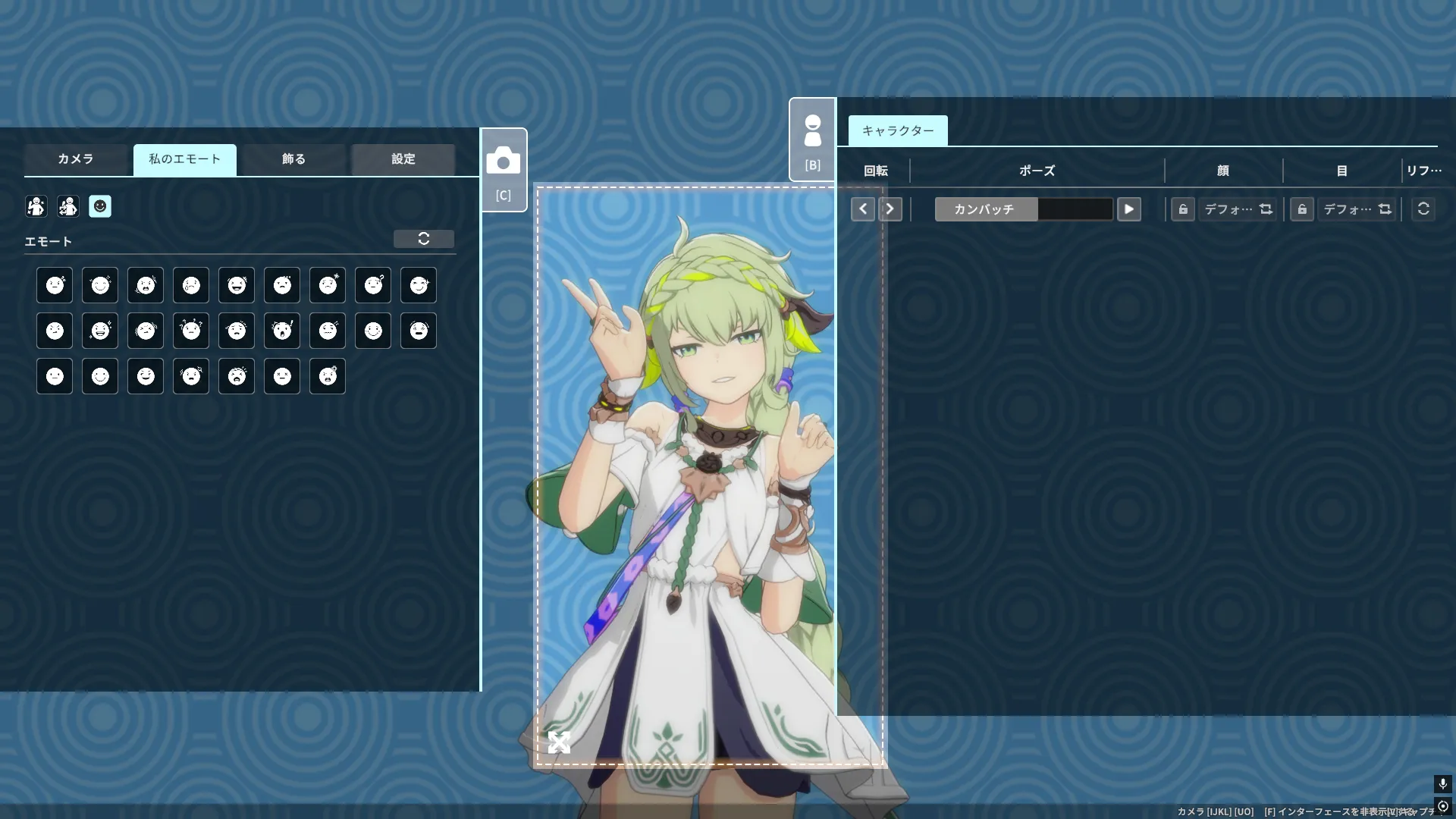Rotate character with the right arrow button
1456x819 pixels.
(x=890, y=209)
